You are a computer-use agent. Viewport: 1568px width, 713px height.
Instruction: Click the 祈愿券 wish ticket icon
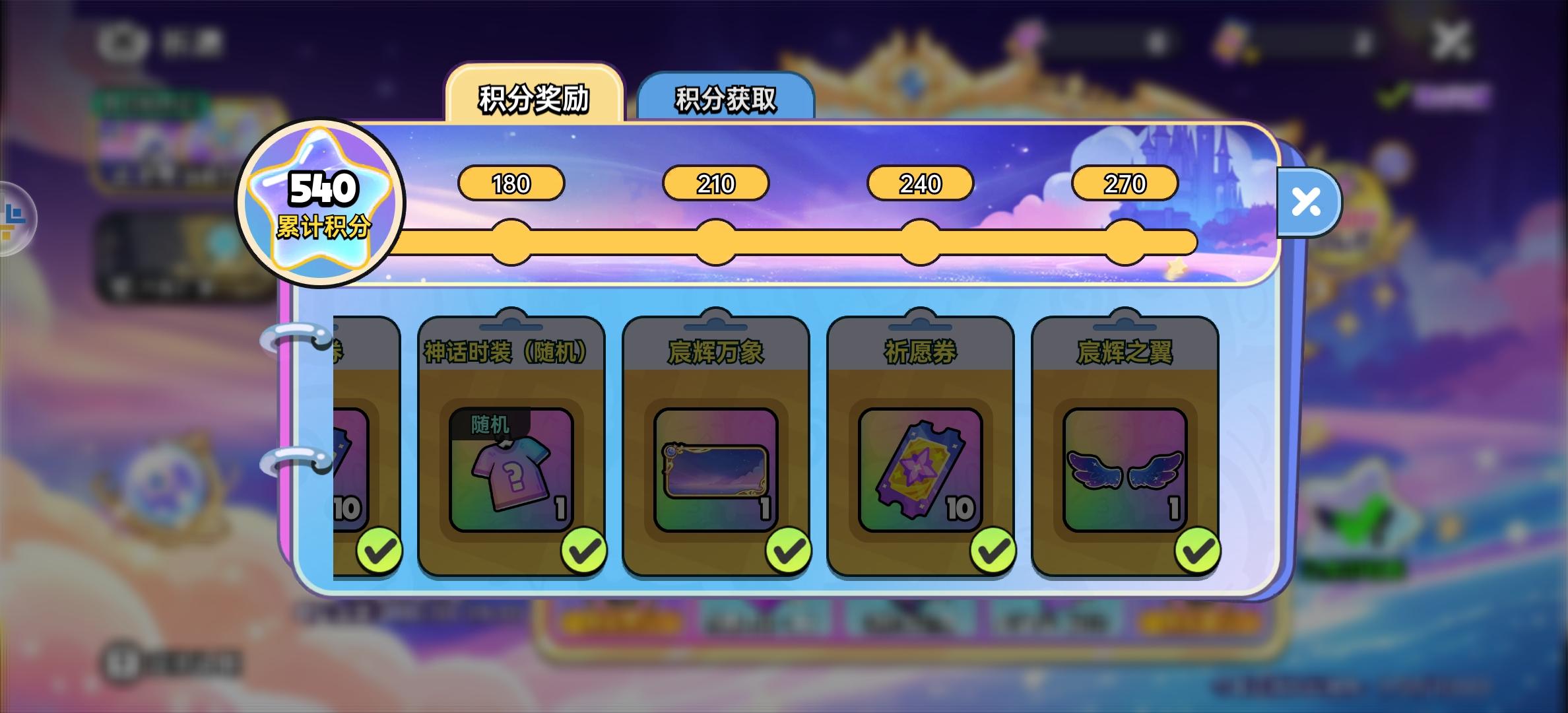(x=918, y=467)
